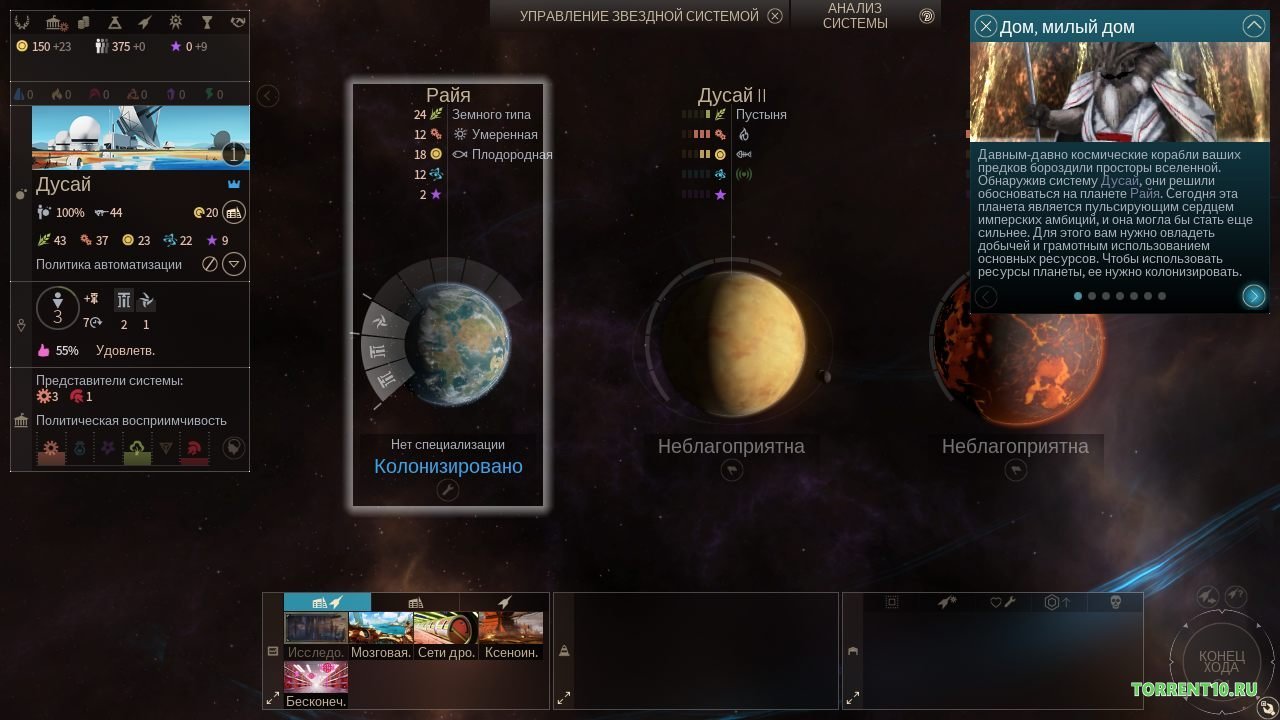The height and width of the screenshot is (720, 1280).
Task: Toggle the flag marker under Дусай II
Action: pos(731,468)
